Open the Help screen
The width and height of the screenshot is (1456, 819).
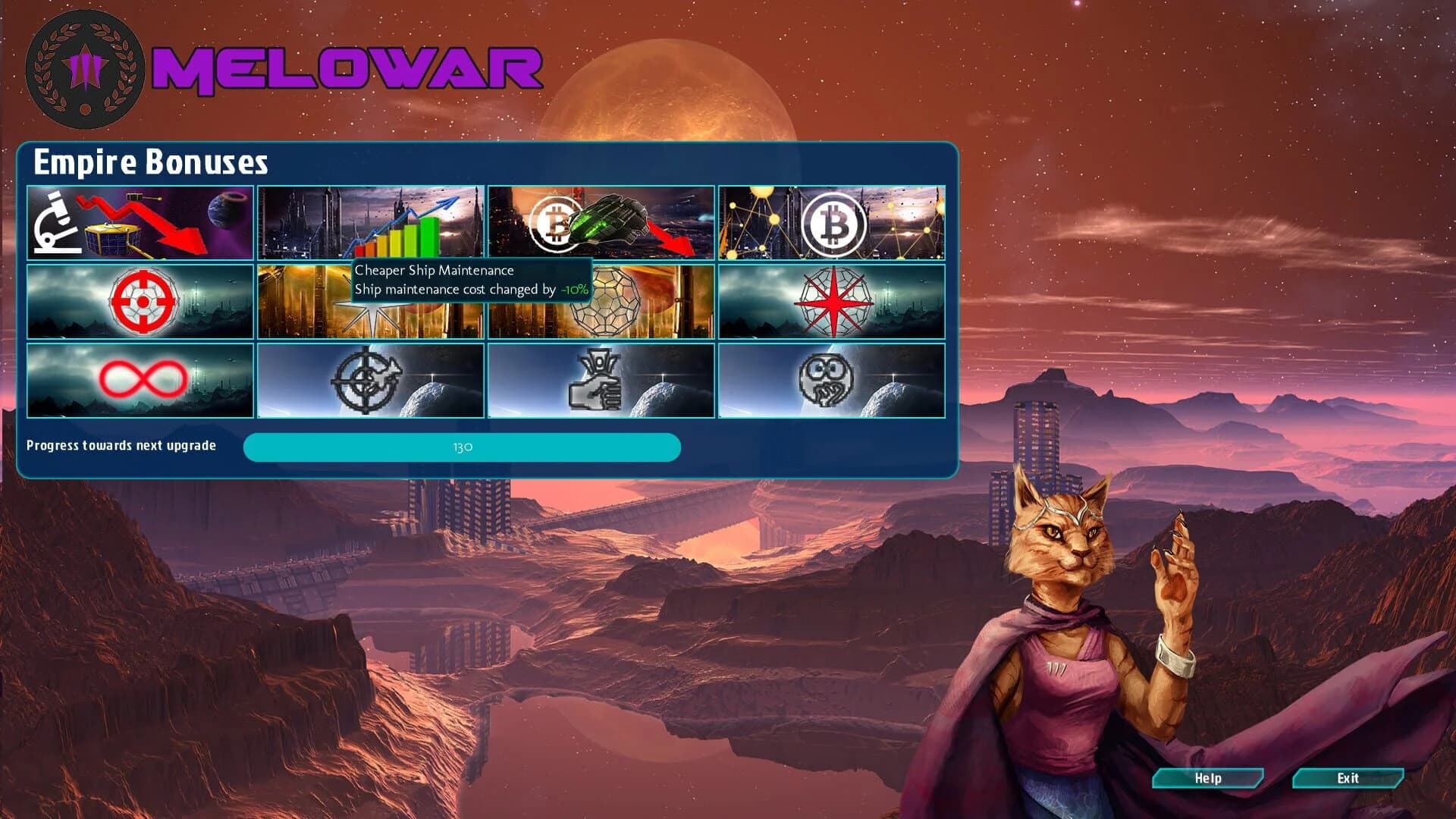[1208, 778]
